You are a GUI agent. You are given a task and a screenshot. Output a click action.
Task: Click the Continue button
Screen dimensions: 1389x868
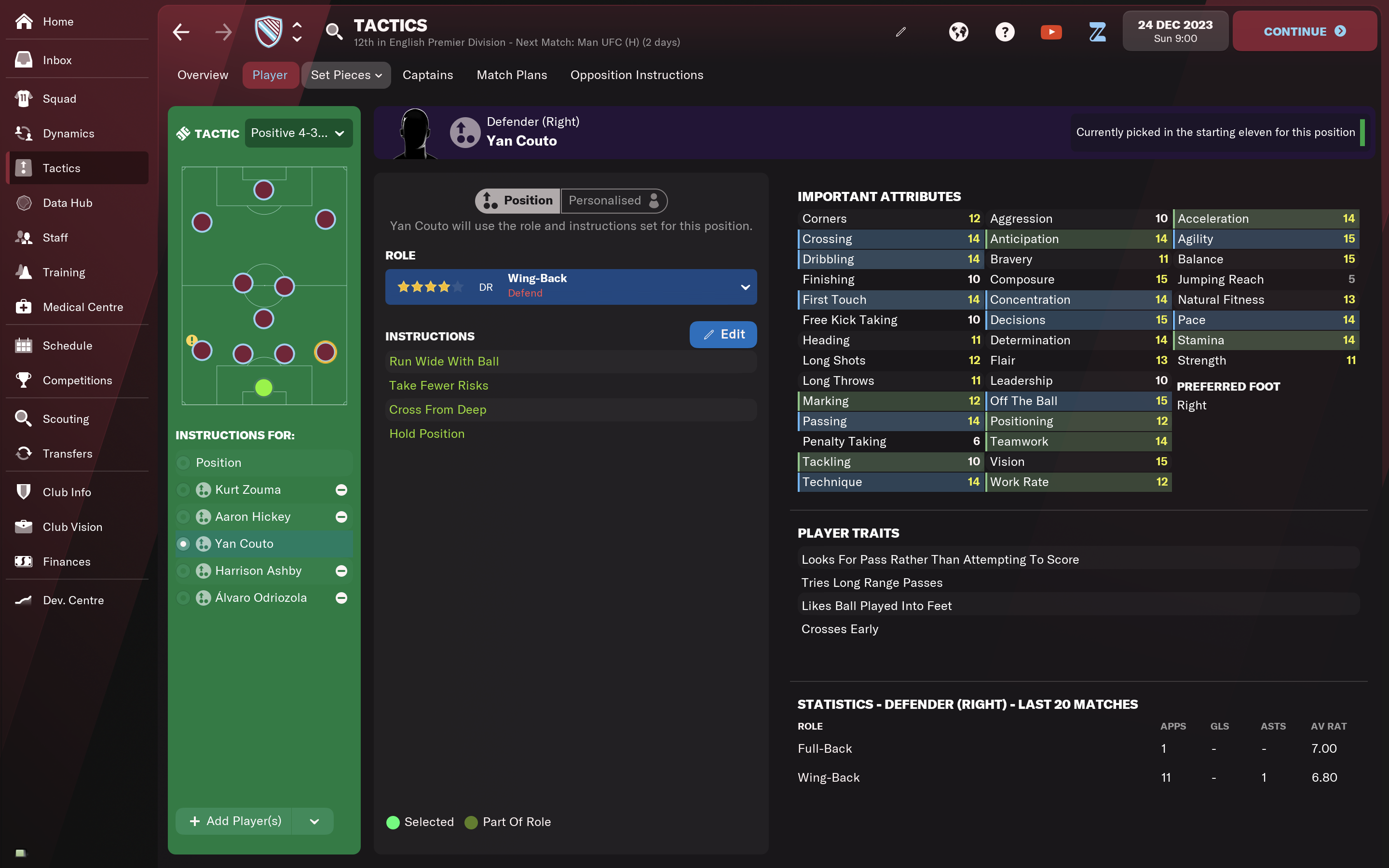pos(1304,31)
